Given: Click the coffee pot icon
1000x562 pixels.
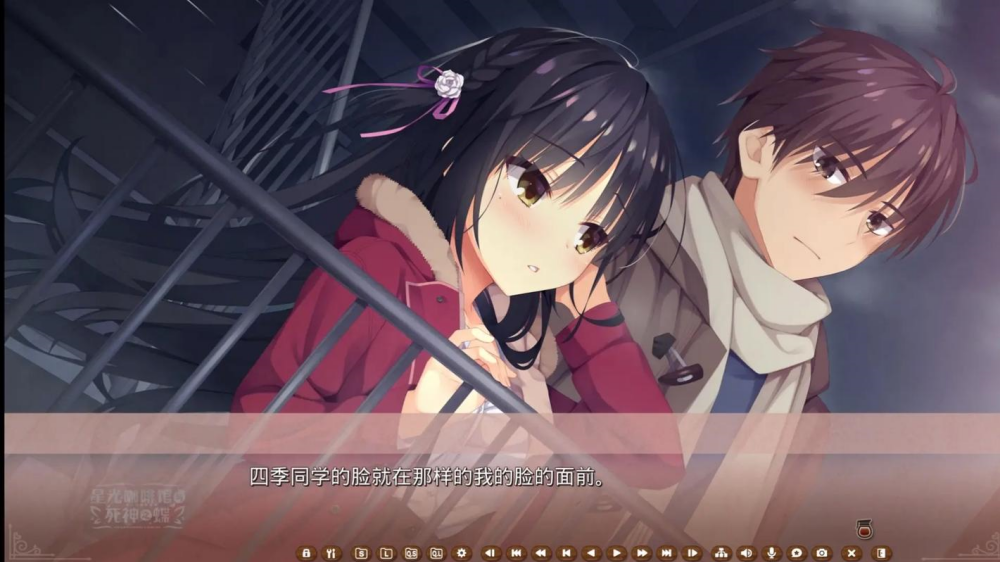Looking at the screenshot, I should [x=862, y=528].
